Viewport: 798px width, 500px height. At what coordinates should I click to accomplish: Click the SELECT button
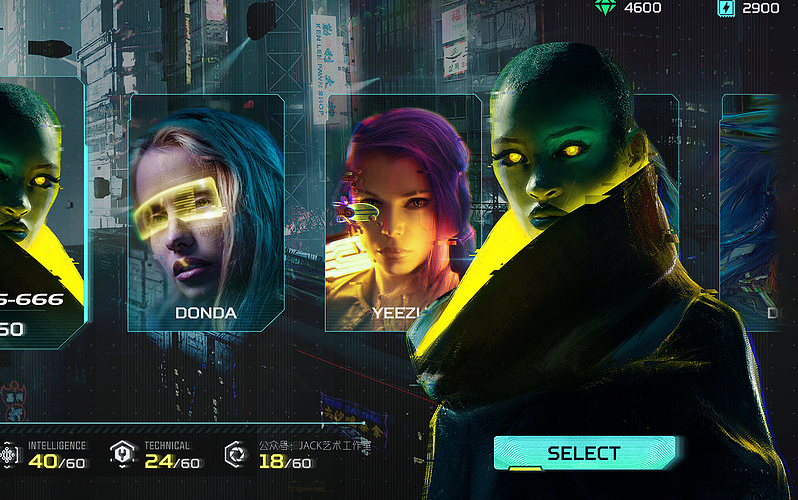click(584, 453)
